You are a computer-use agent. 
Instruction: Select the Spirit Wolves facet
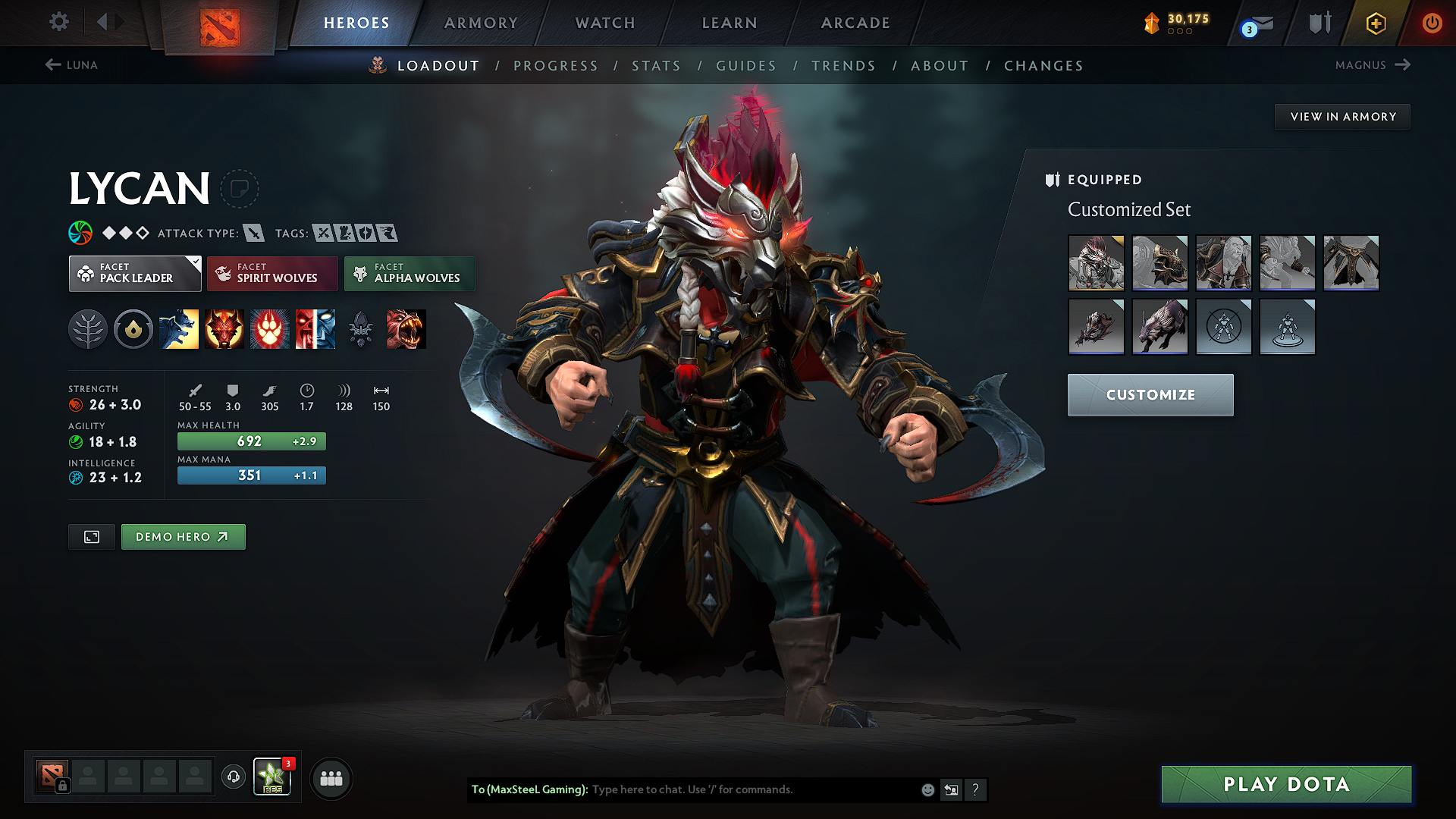point(271,273)
